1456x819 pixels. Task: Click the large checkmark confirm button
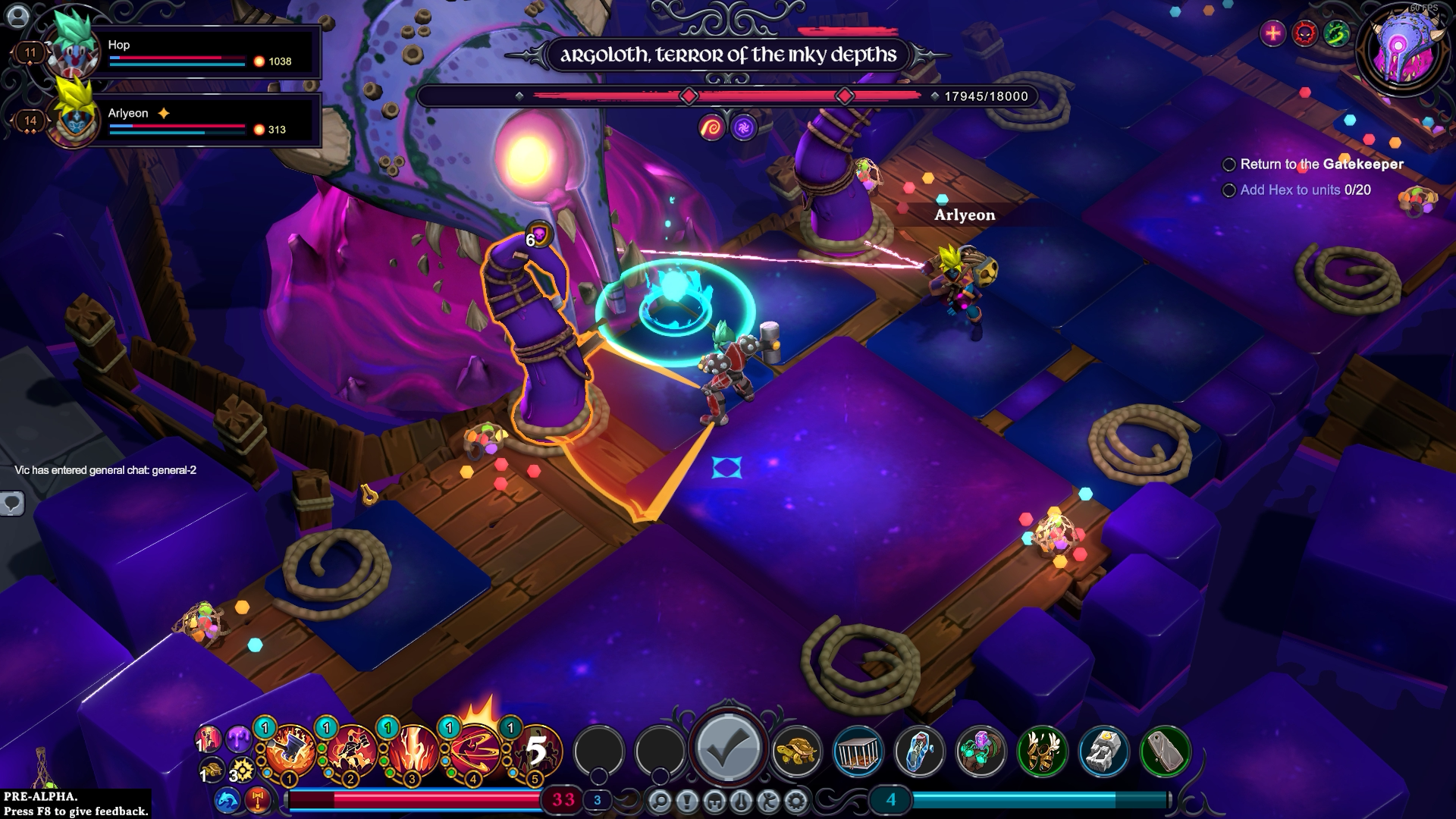[728, 748]
